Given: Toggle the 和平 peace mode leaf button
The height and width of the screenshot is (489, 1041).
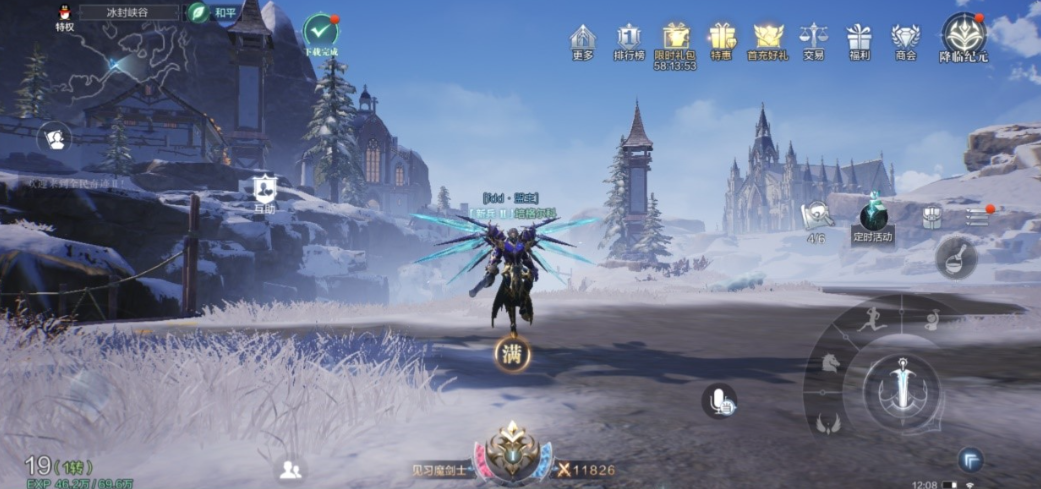Looking at the screenshot, I should tap(200, 13).
